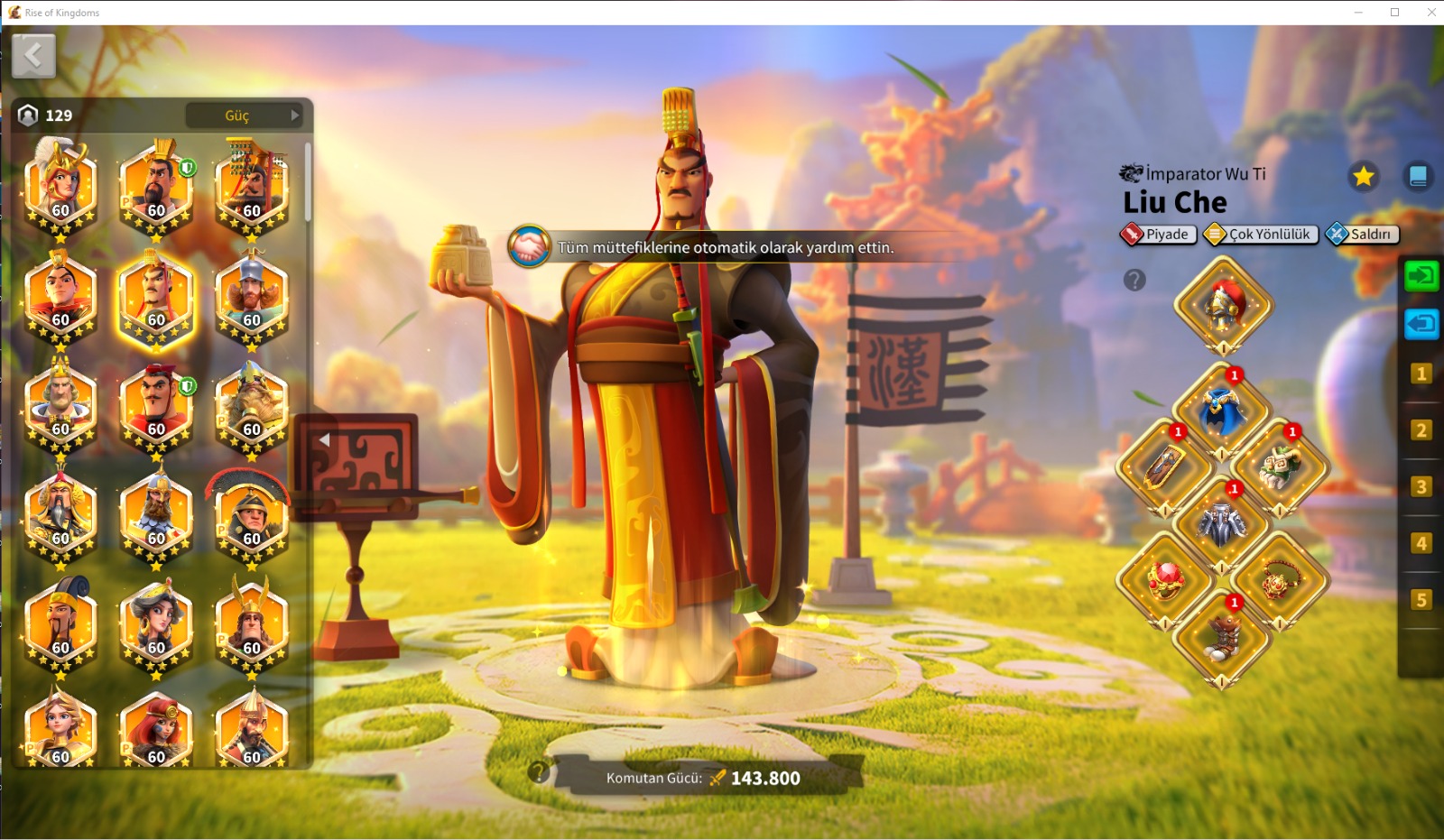Image resolution: width=1444 pixels, height=840 pixels.
Task: Switch to equipment preset 5
Action: (1421, 600)
